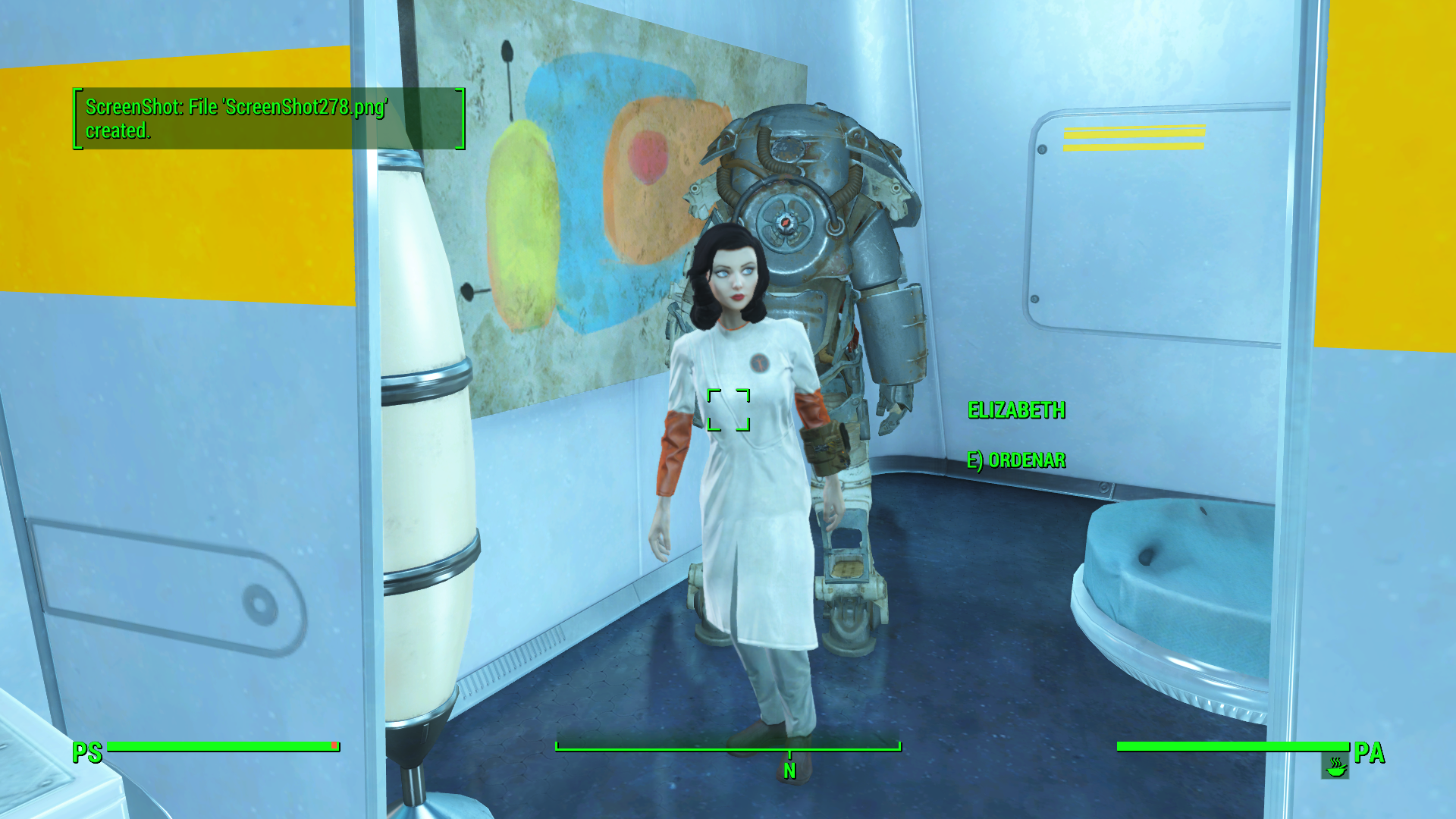1456x819 pixels.
Task: Click the ScreenShot278.png created notification
Action: tap(268, 118)
